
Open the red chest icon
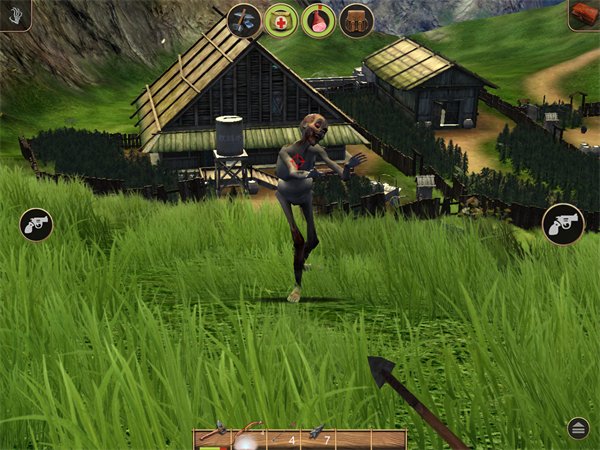585,13
